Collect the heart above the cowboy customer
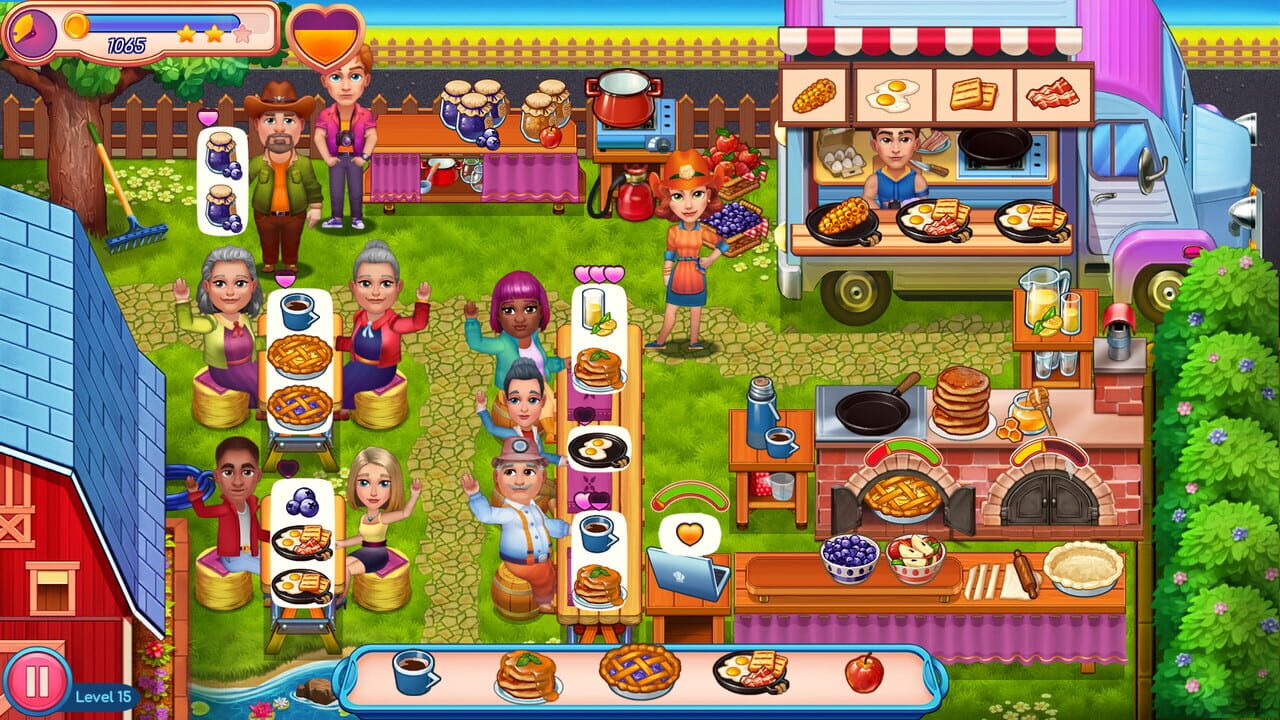 tap(210, 116)
